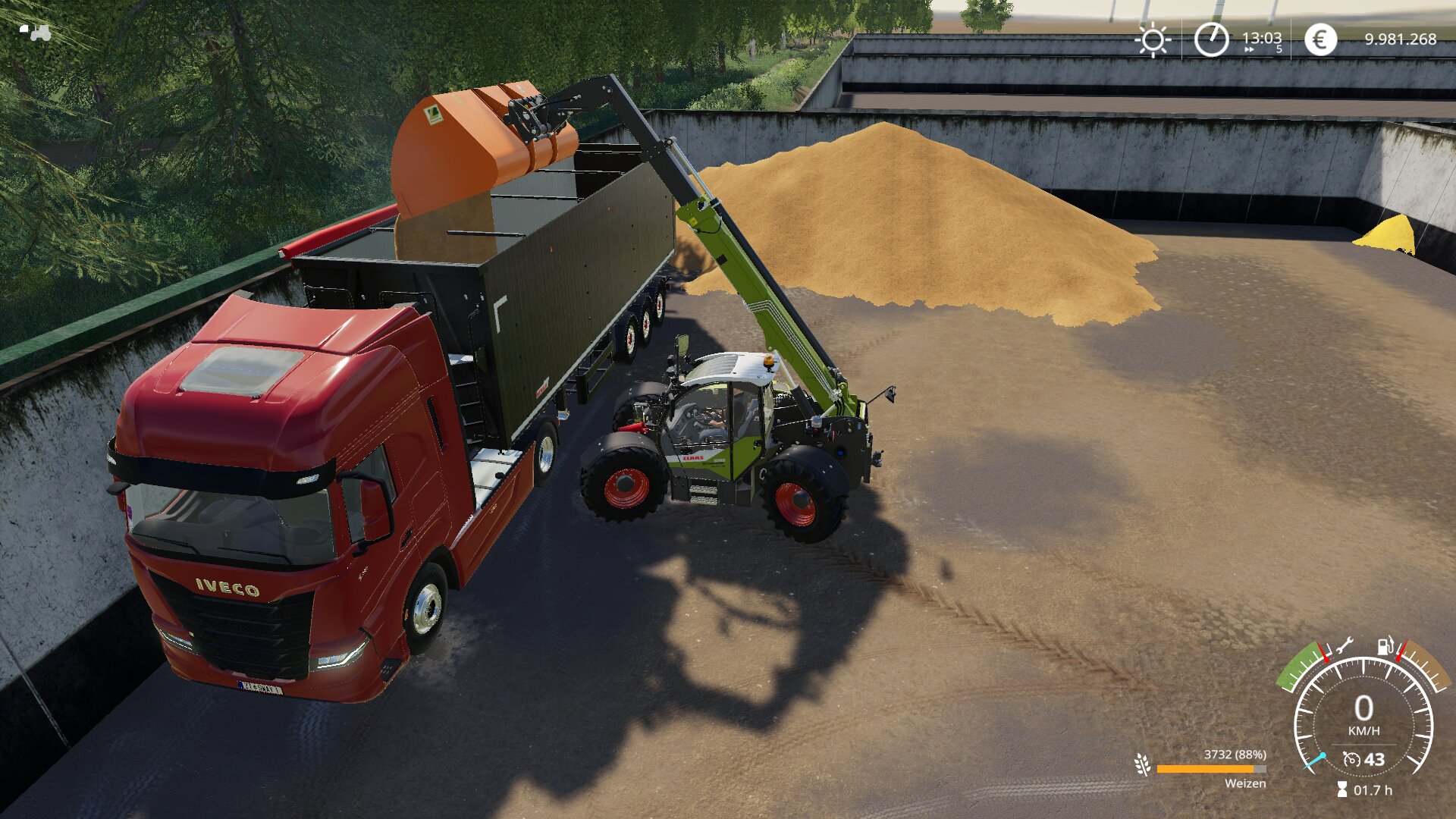The image size is (1456, 819).
Task: Select the fuel pump icon on the gauge
Action: 1385,645
